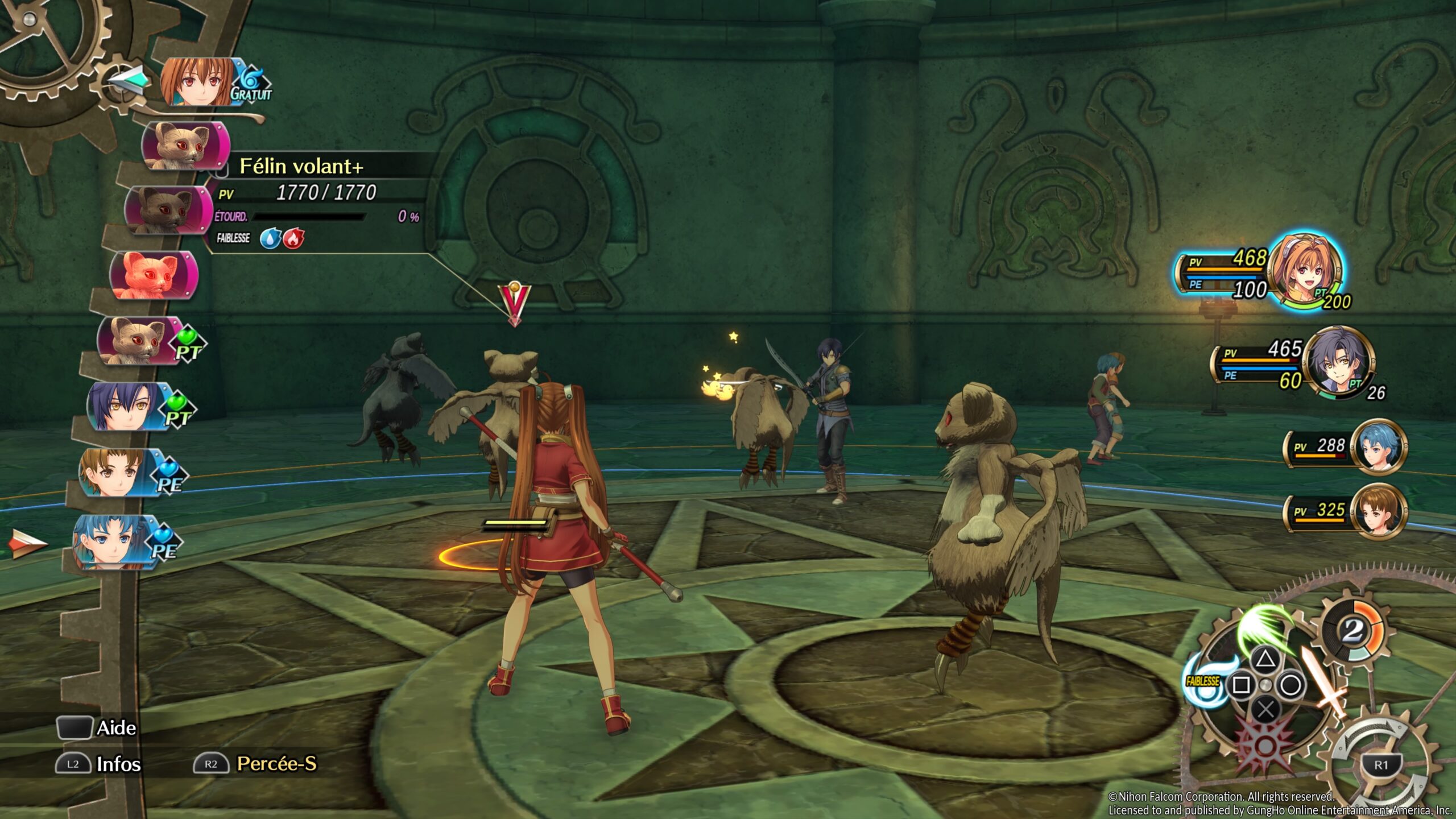The height and width of the screenshot is (819, 1456).
Task: Select the red-highlighted cat in turn order
Action: pyautogui.click(x=152, y=276)
